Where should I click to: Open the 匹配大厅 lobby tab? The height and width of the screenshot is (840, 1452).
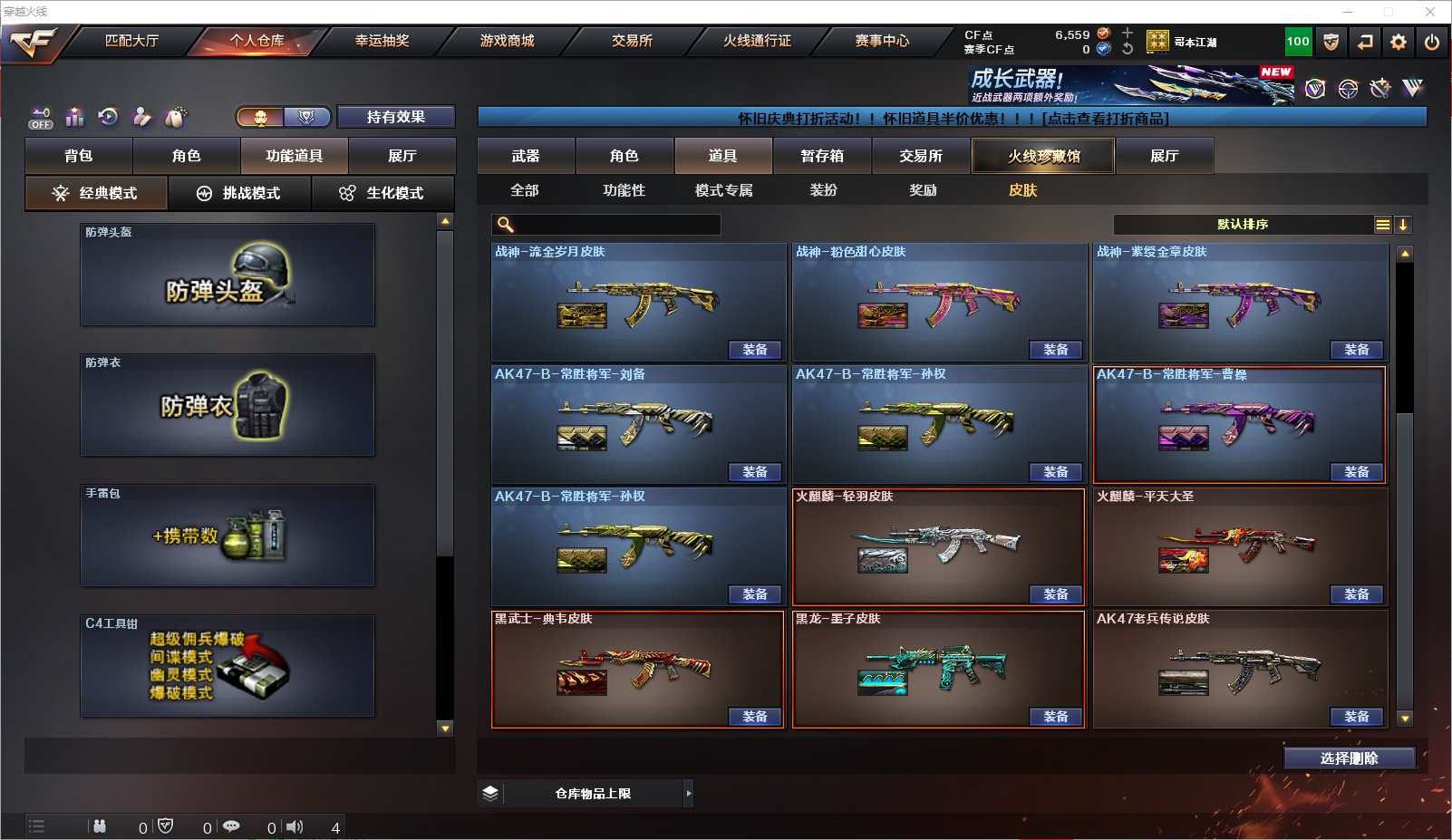pos(131,41)
